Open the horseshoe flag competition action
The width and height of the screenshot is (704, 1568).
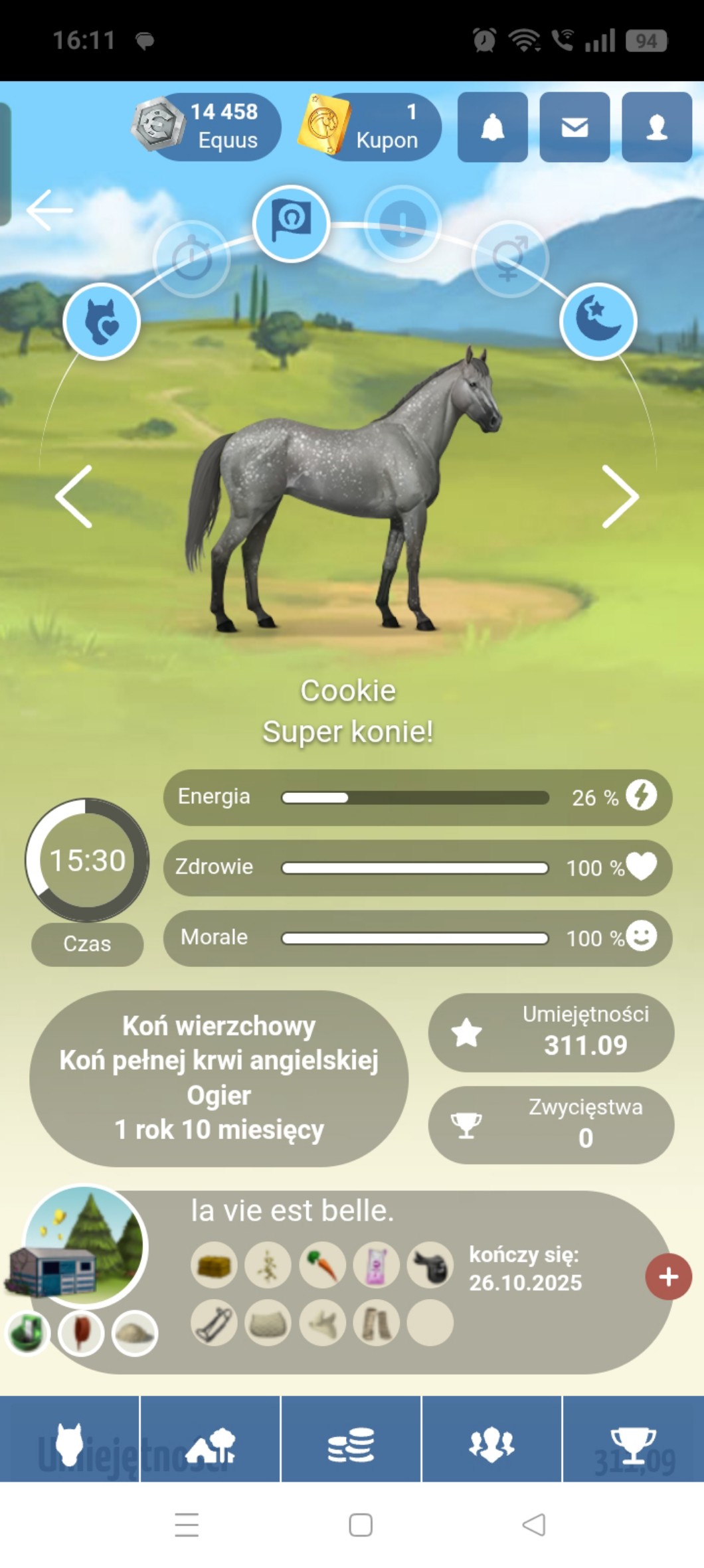291,223
